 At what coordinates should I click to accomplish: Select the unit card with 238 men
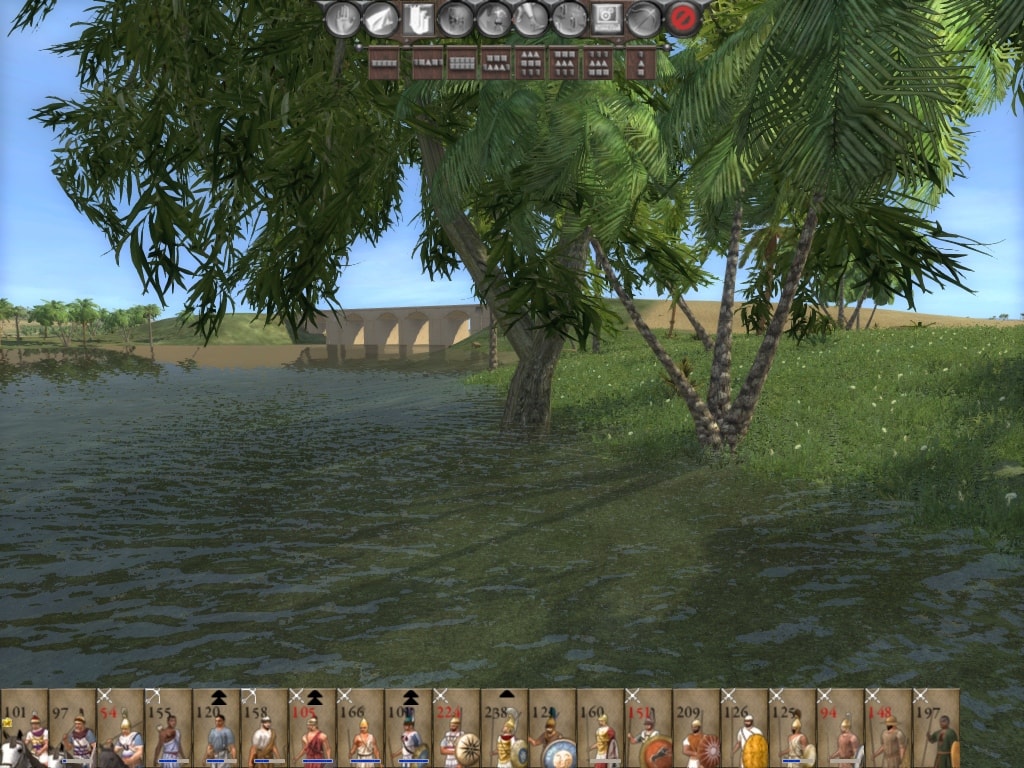point(504,729)
